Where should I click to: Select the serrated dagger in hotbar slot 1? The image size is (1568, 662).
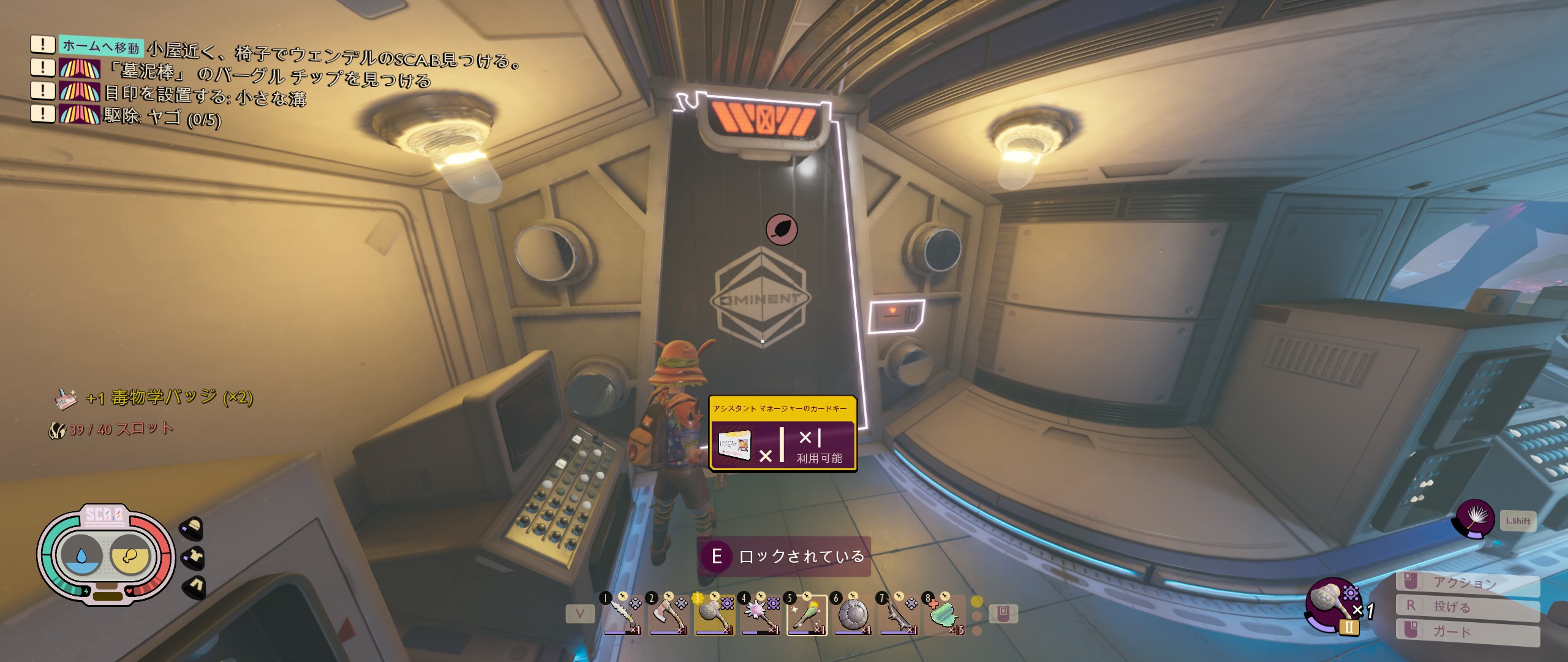tap(621, 615)
